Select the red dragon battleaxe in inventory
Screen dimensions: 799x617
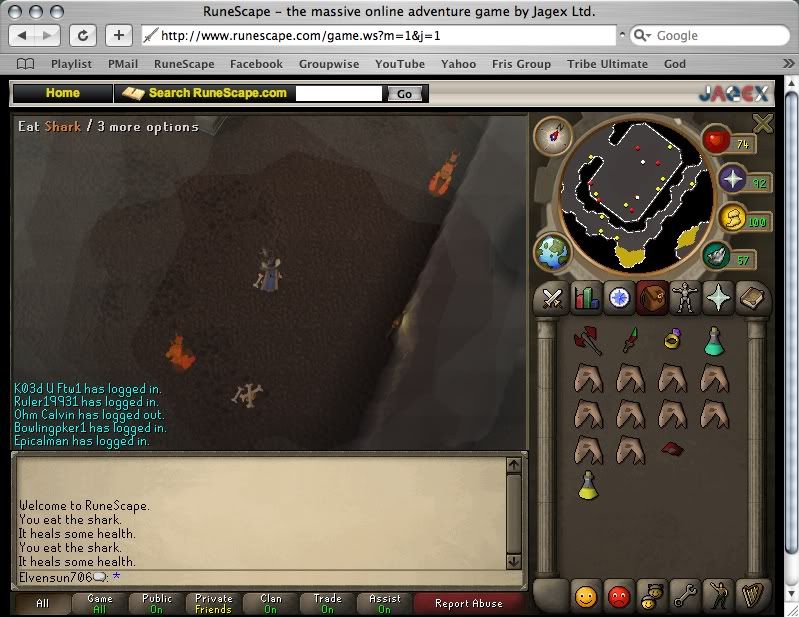point(587,341)
